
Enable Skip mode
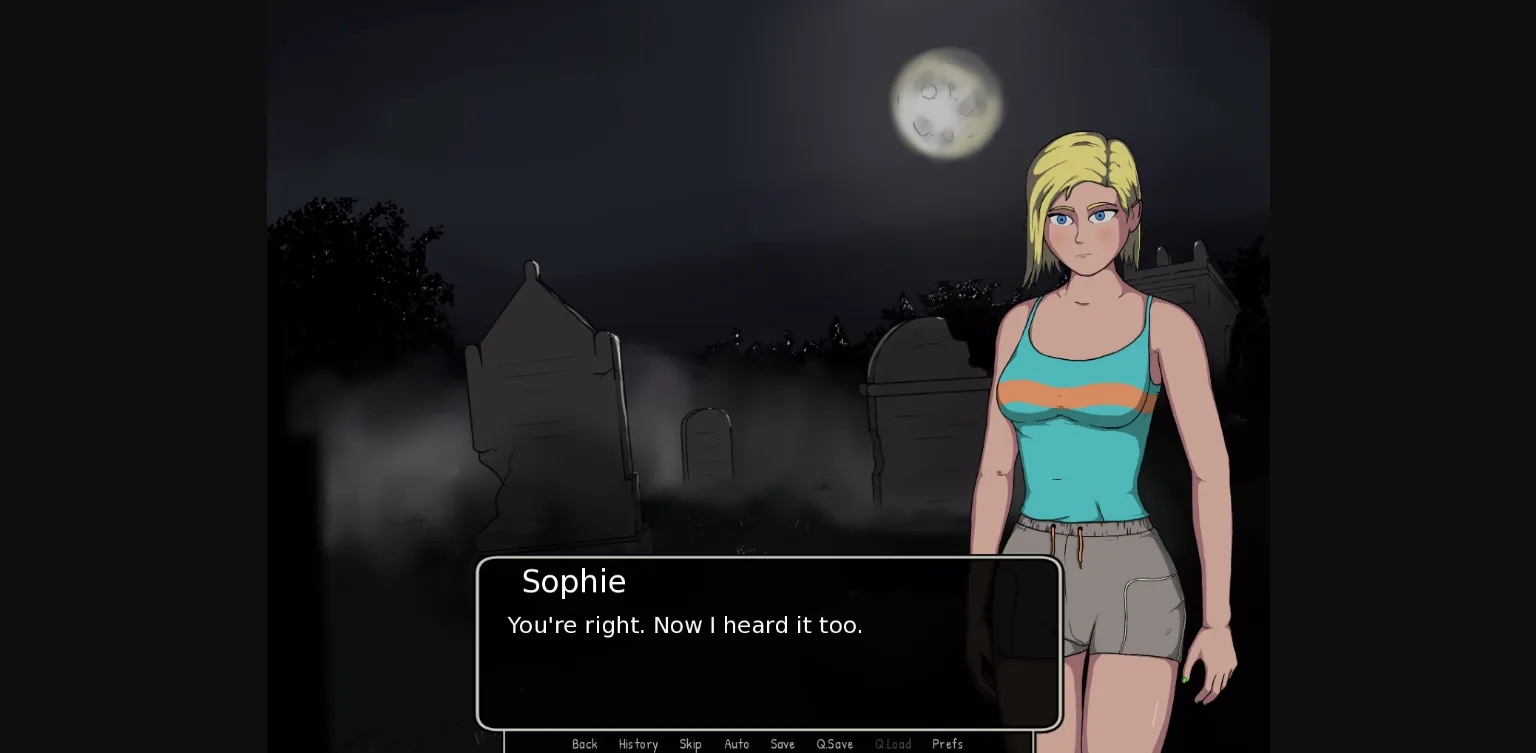pos(690,744)
